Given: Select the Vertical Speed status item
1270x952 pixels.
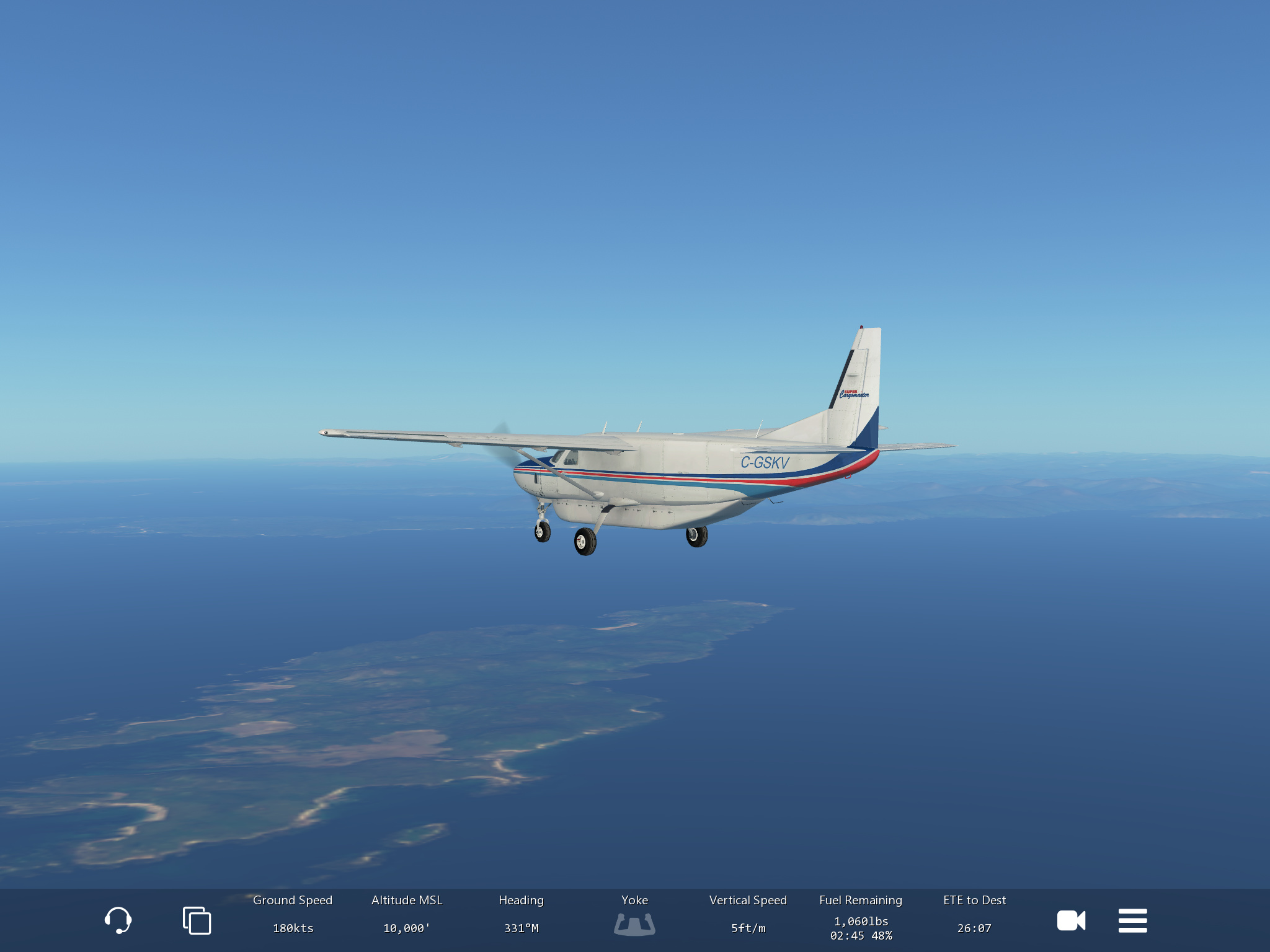Looking at the screenshot, I should (748, 915).
